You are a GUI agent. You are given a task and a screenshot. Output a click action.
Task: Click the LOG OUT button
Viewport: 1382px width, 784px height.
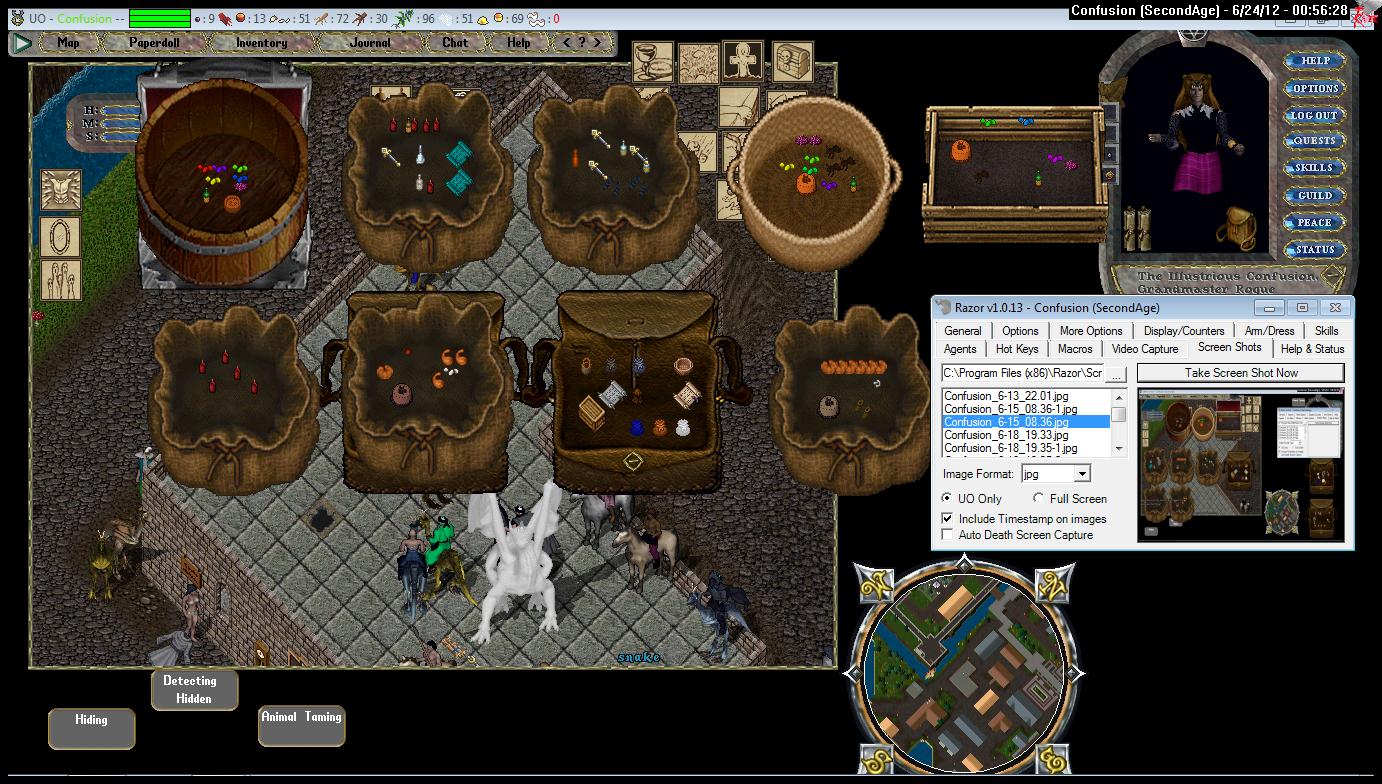(1315, 115)
